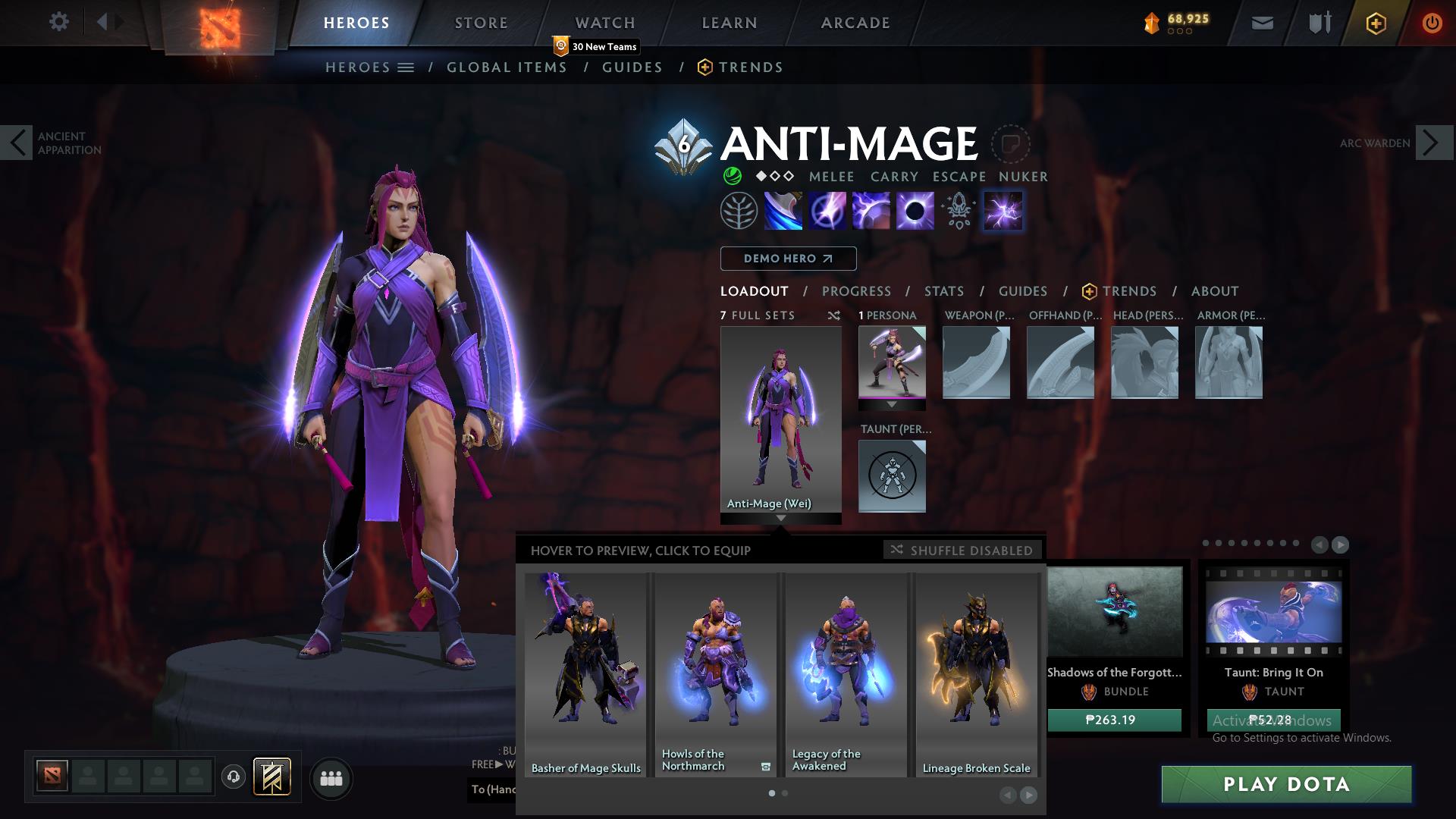
Task: Open the Mana Break ability icon
Action: [784, 211]
